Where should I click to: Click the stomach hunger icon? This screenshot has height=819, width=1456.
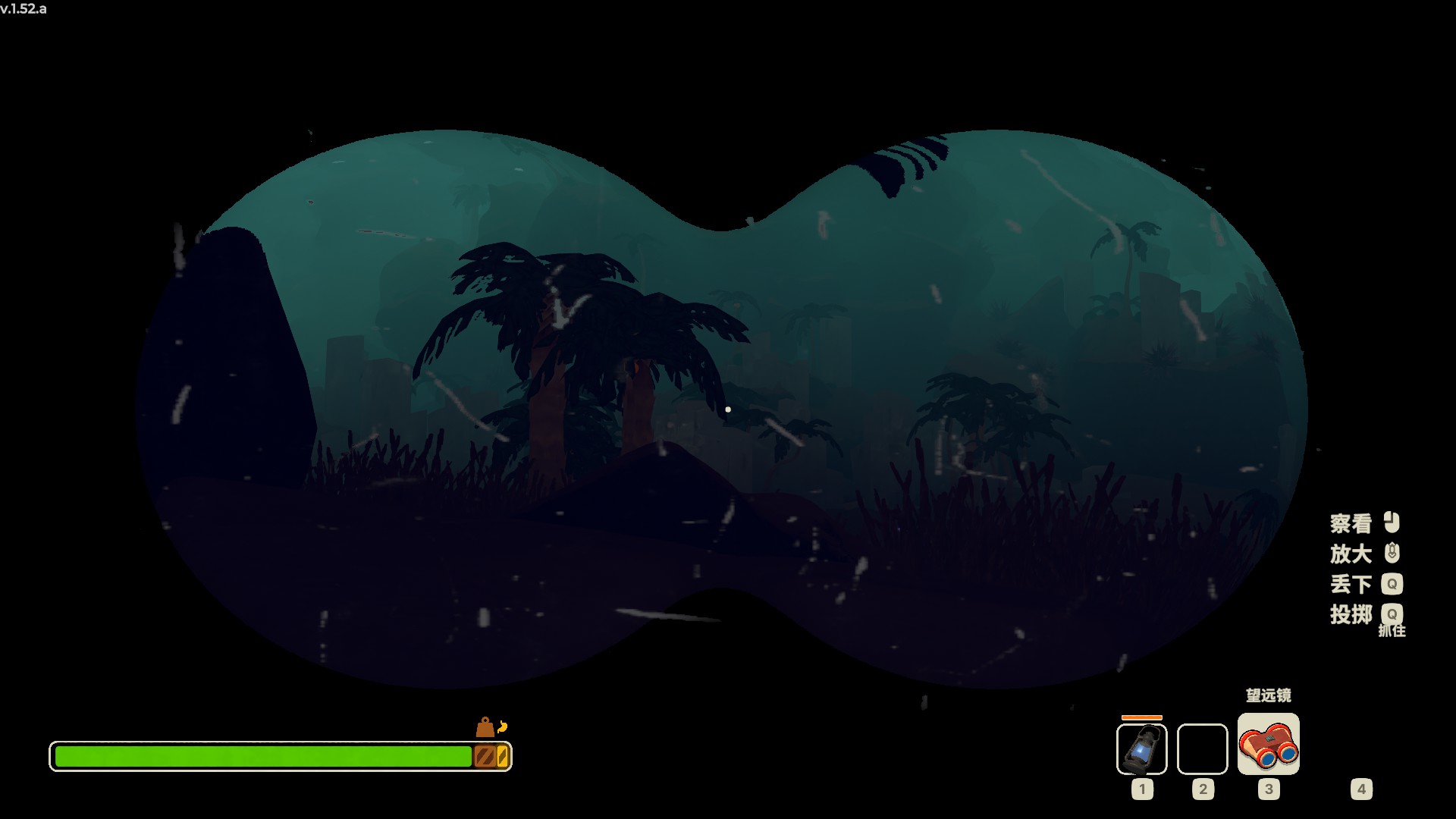[501, 726]
